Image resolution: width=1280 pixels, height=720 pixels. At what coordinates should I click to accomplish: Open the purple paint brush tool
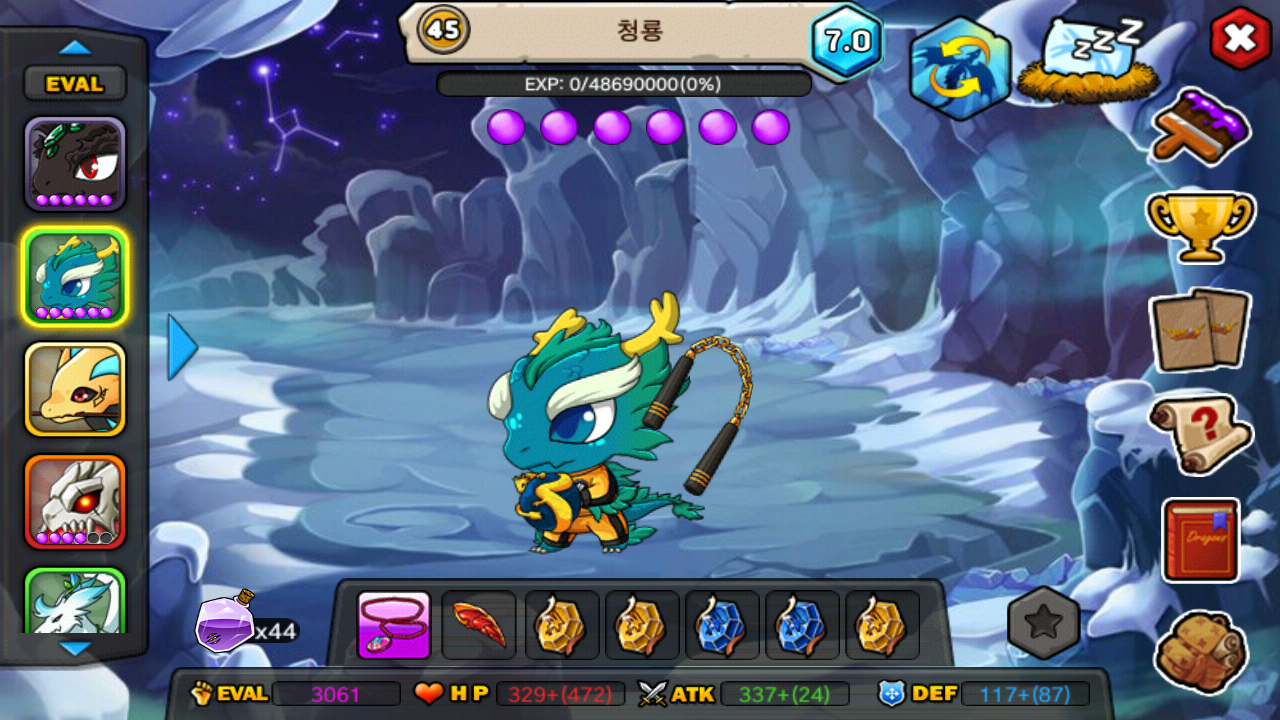[1201, 127]
